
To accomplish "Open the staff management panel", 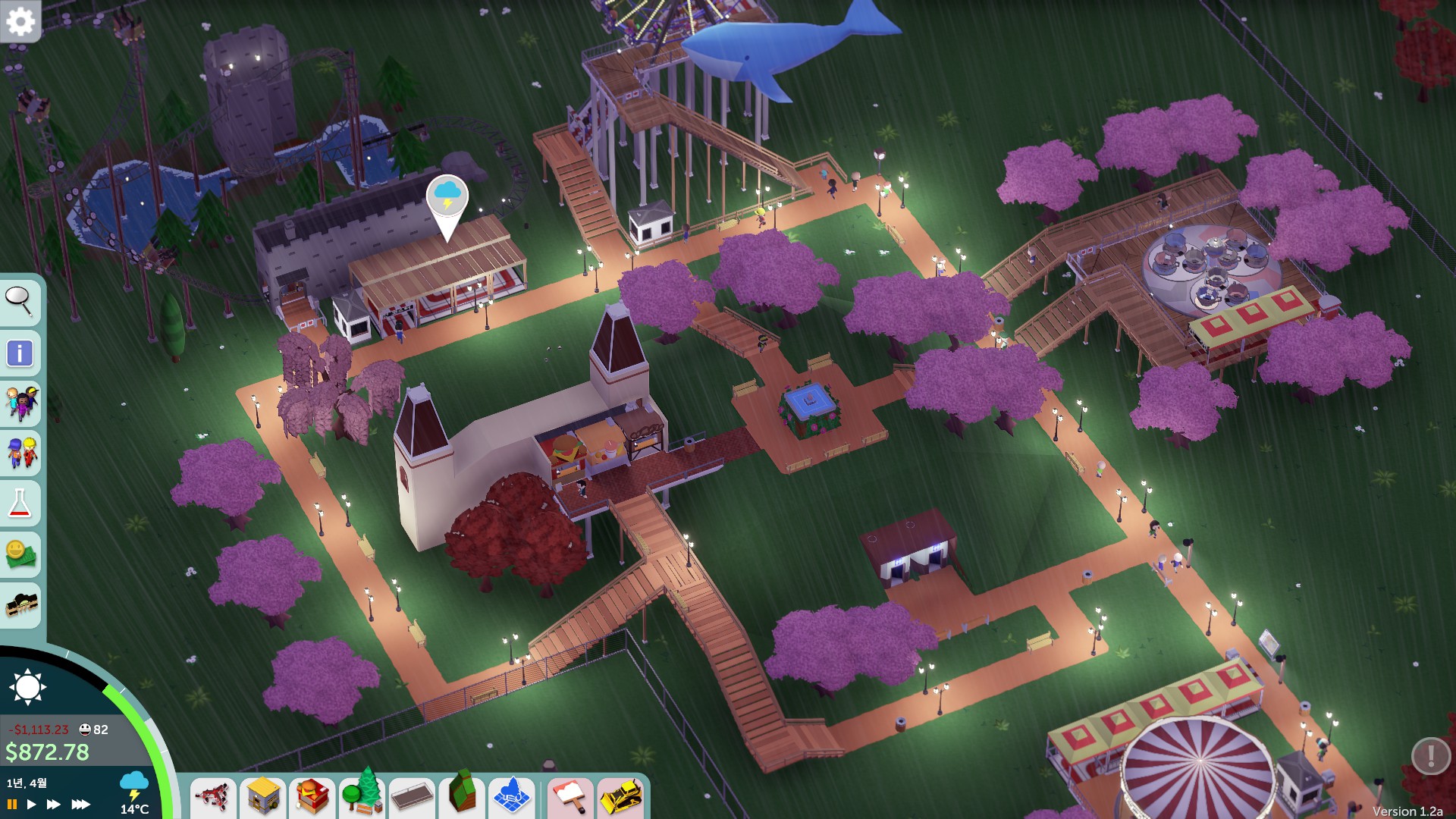I will [x=20, y=453].
